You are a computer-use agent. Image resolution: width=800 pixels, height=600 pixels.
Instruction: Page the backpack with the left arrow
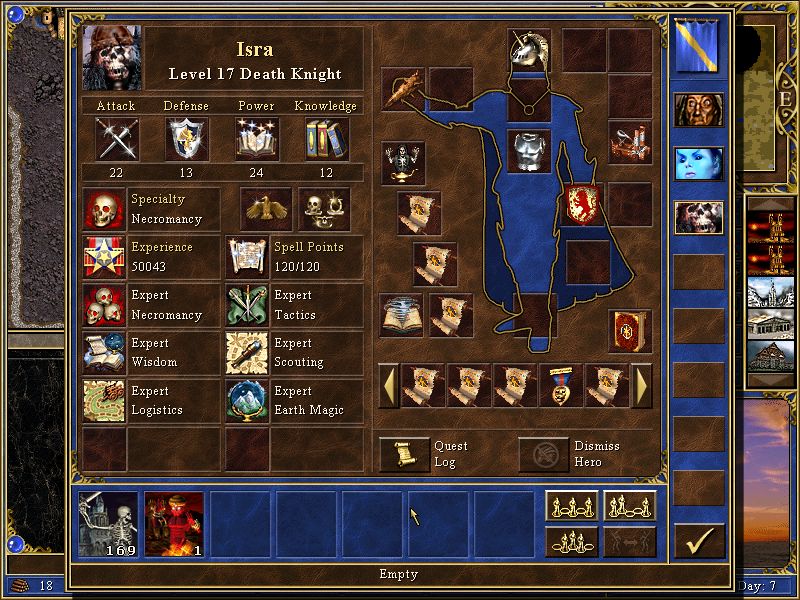(387, 385)
